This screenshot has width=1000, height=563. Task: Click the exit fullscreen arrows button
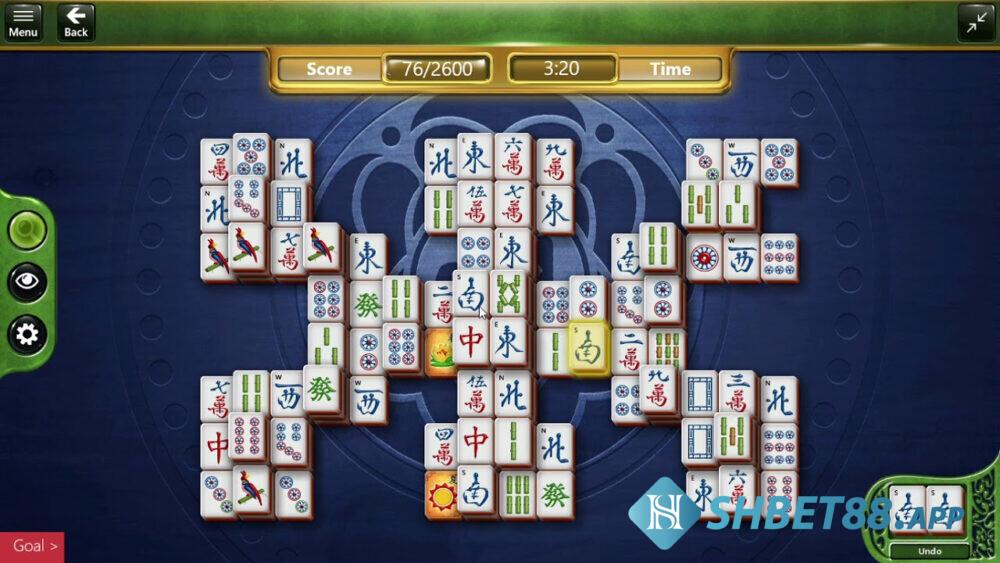pos(976,21)
